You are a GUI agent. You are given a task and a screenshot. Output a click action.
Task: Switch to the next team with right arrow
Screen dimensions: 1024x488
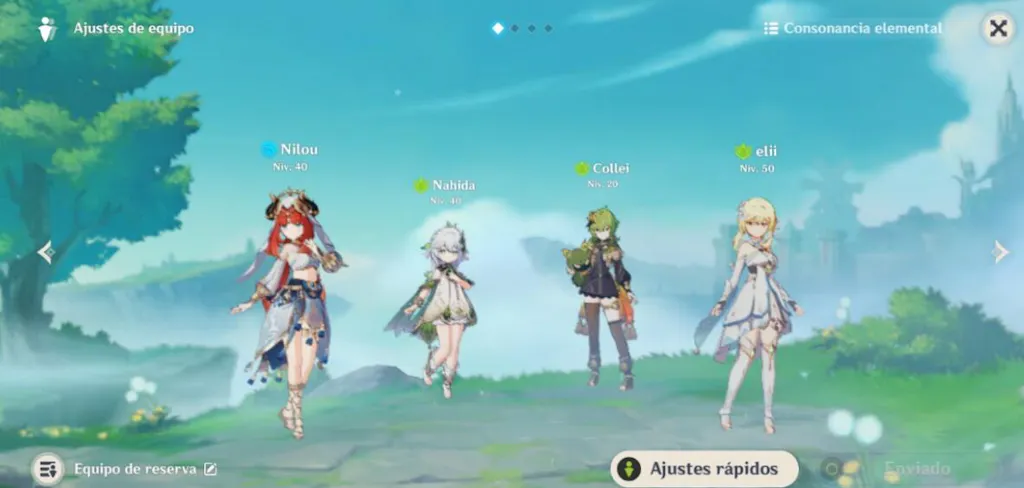(1000, 252)
